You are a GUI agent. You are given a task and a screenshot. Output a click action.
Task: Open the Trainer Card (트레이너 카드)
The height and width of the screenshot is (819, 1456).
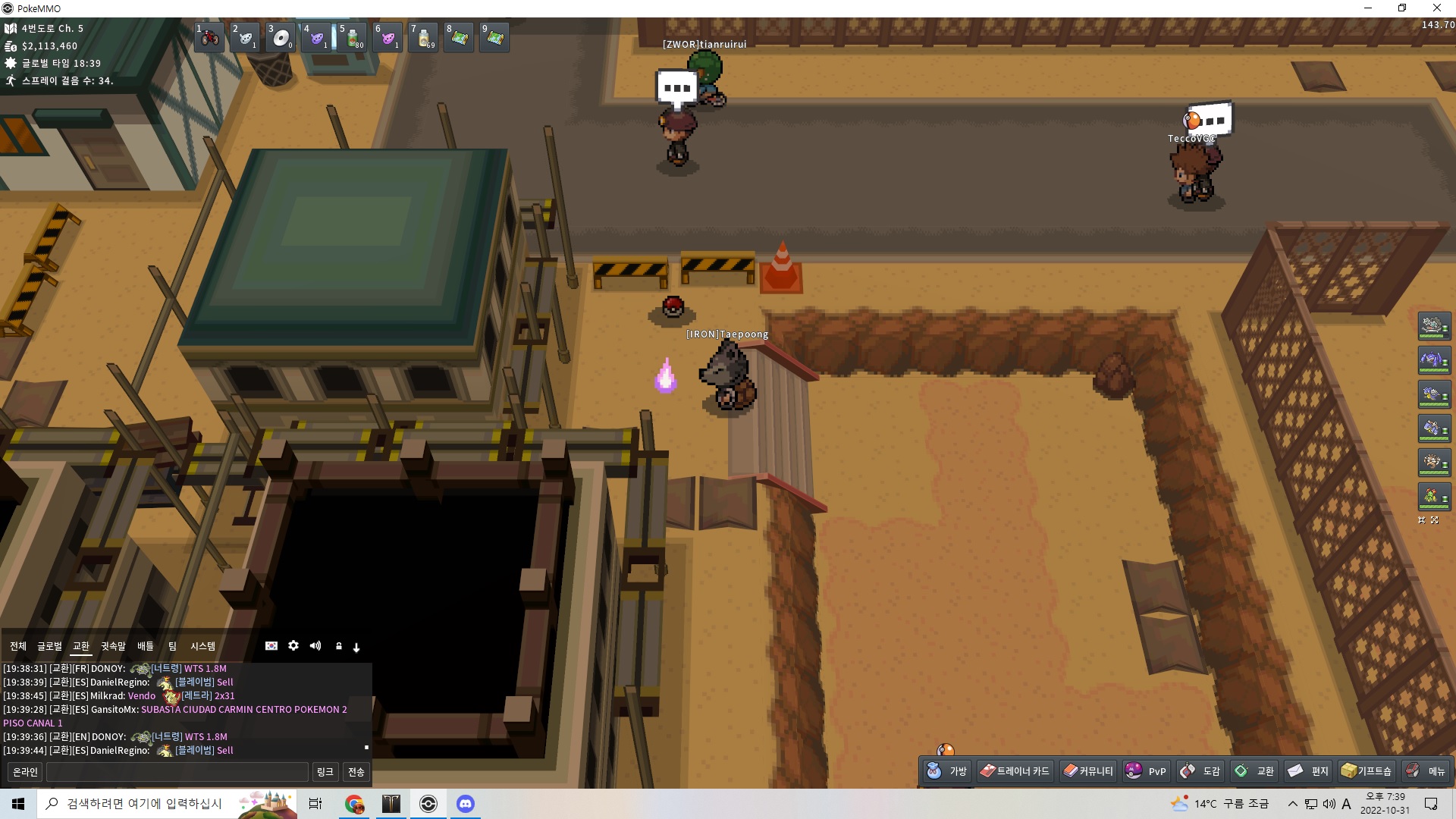point(1015,771)
